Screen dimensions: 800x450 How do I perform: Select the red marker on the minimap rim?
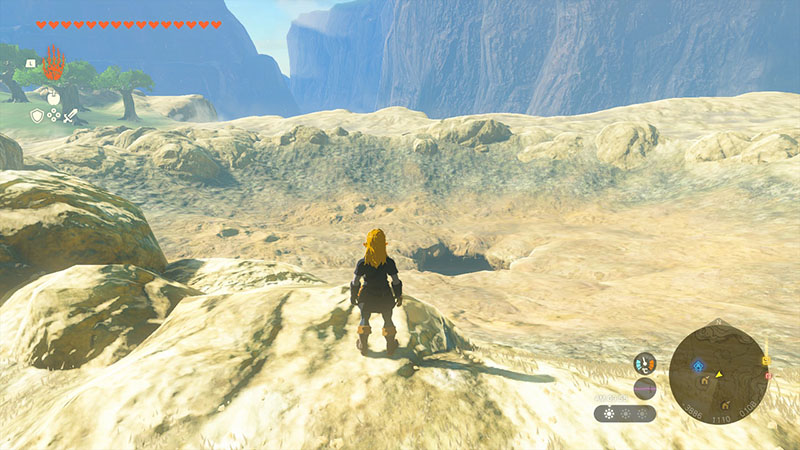tap(768, 376)
